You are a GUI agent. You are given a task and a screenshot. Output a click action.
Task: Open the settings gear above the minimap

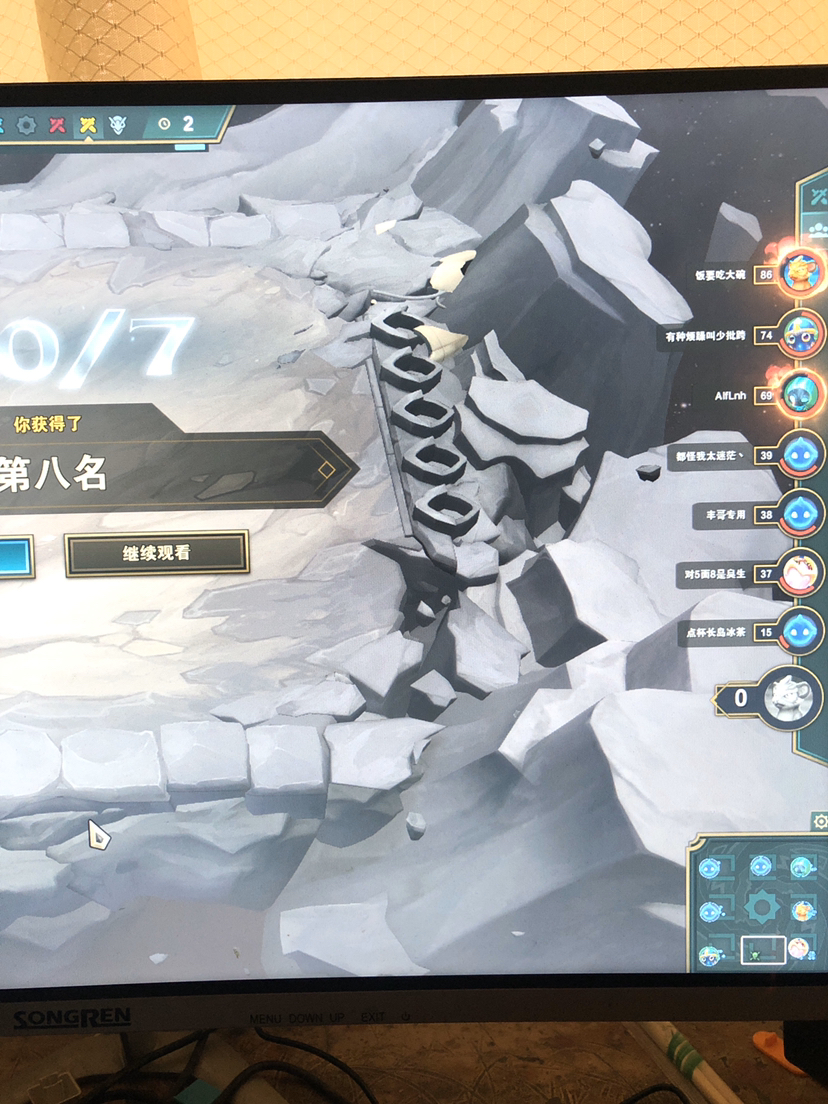tap(821, 821)
